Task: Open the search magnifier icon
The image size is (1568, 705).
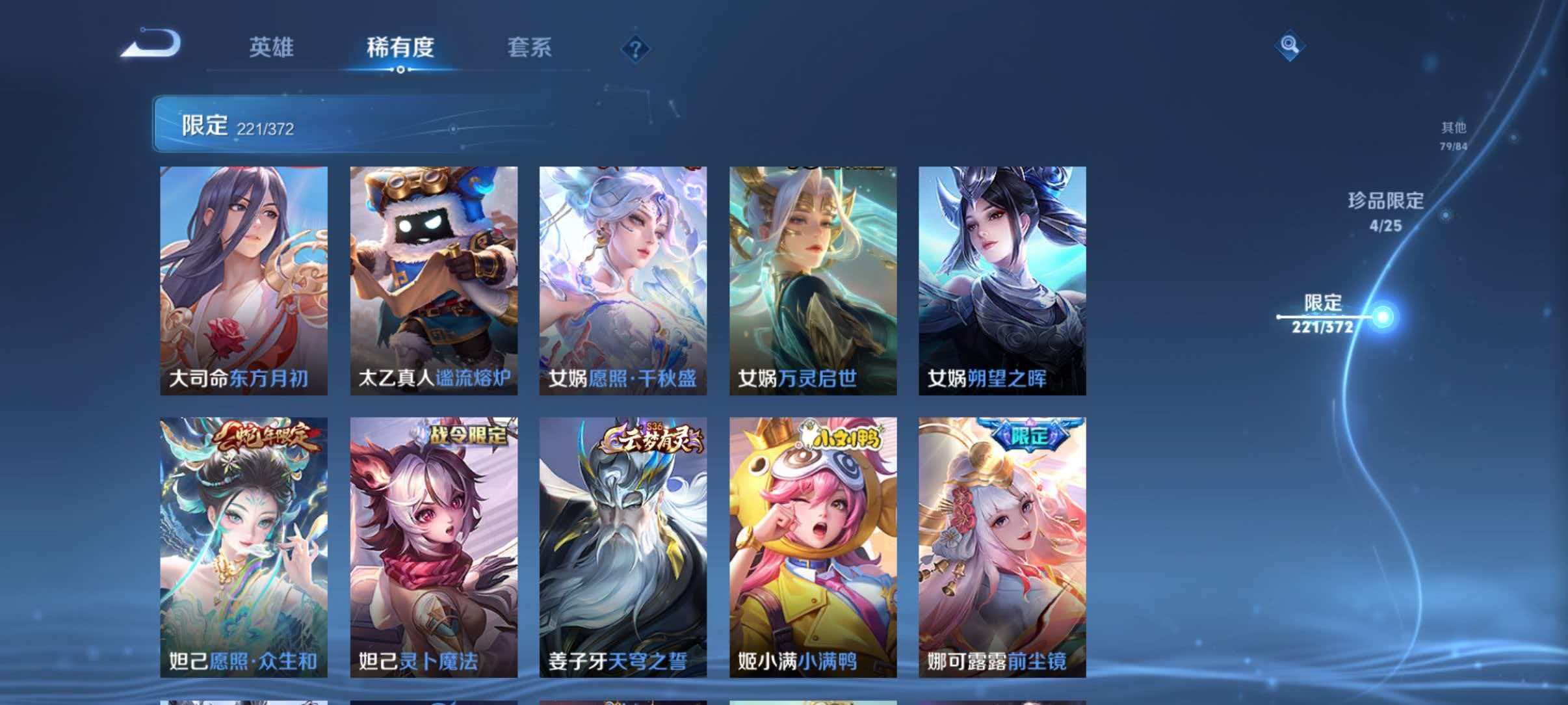Action: coord(1290,46)
